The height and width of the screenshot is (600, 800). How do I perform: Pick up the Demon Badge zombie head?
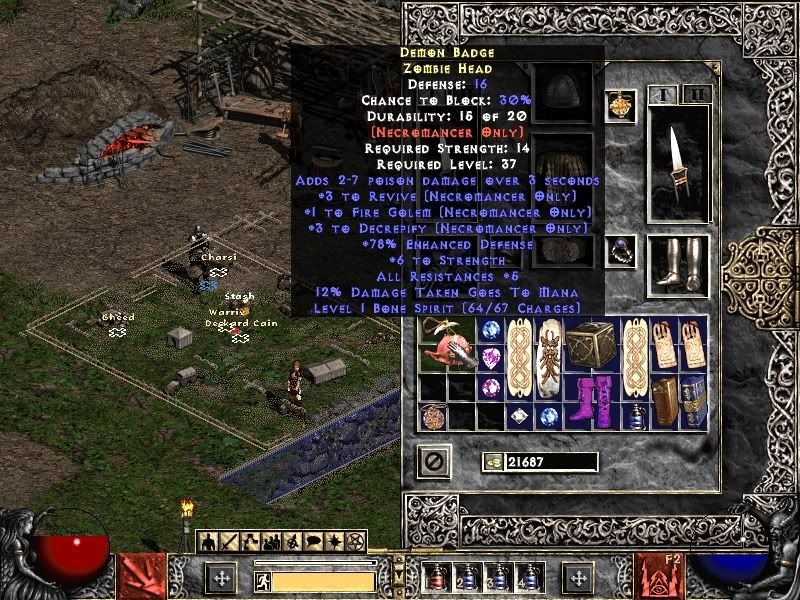point(445,346)
